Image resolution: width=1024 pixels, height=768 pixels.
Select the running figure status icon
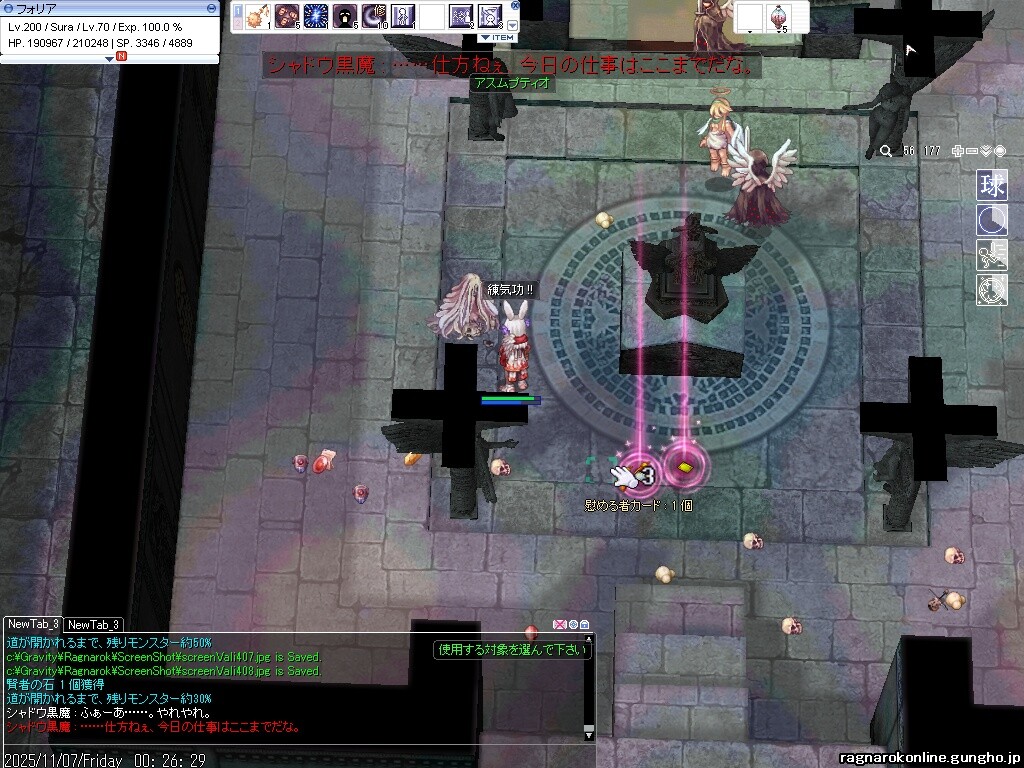coord(992,255)
